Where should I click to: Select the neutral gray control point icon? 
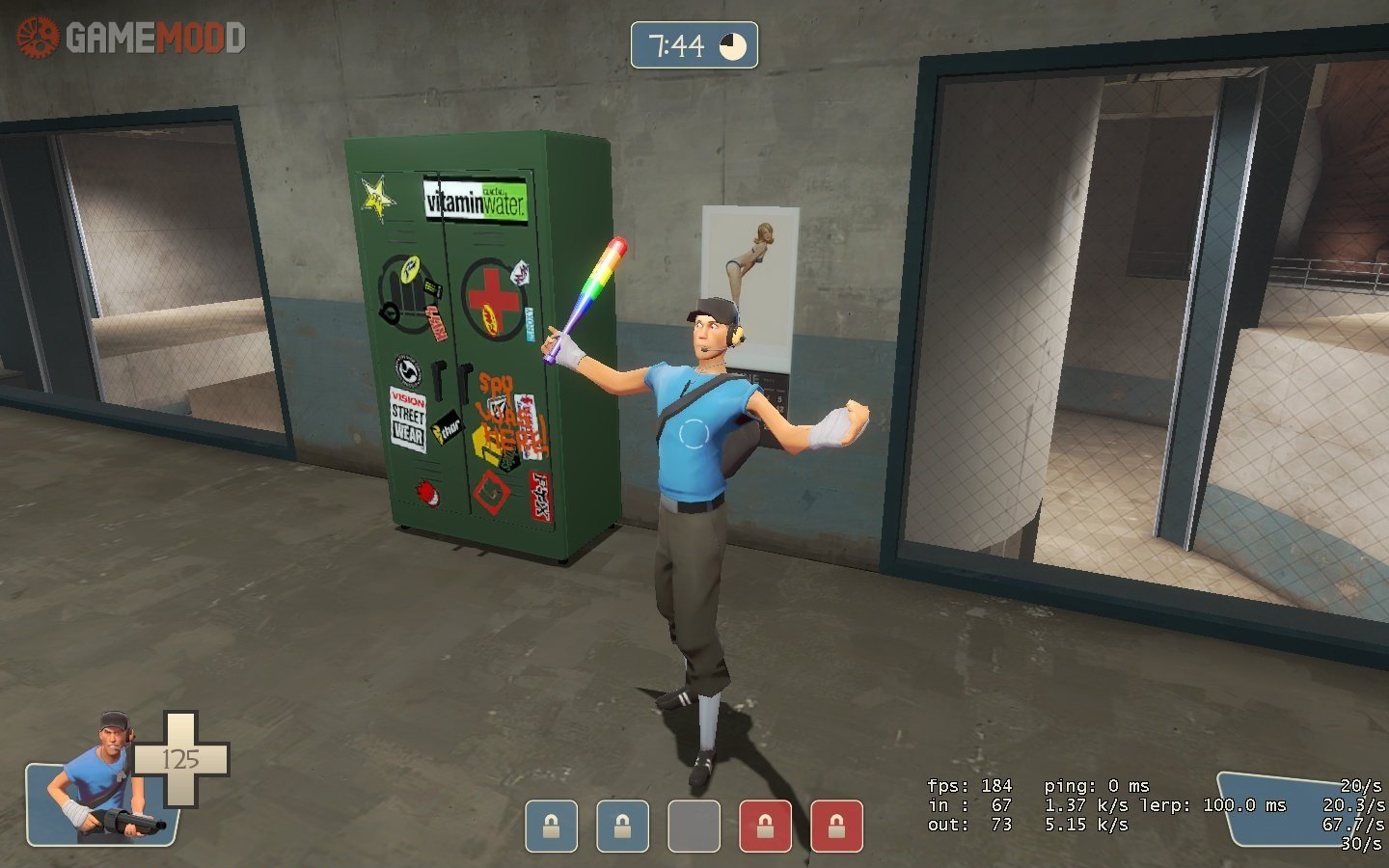(x=694, y=827)
